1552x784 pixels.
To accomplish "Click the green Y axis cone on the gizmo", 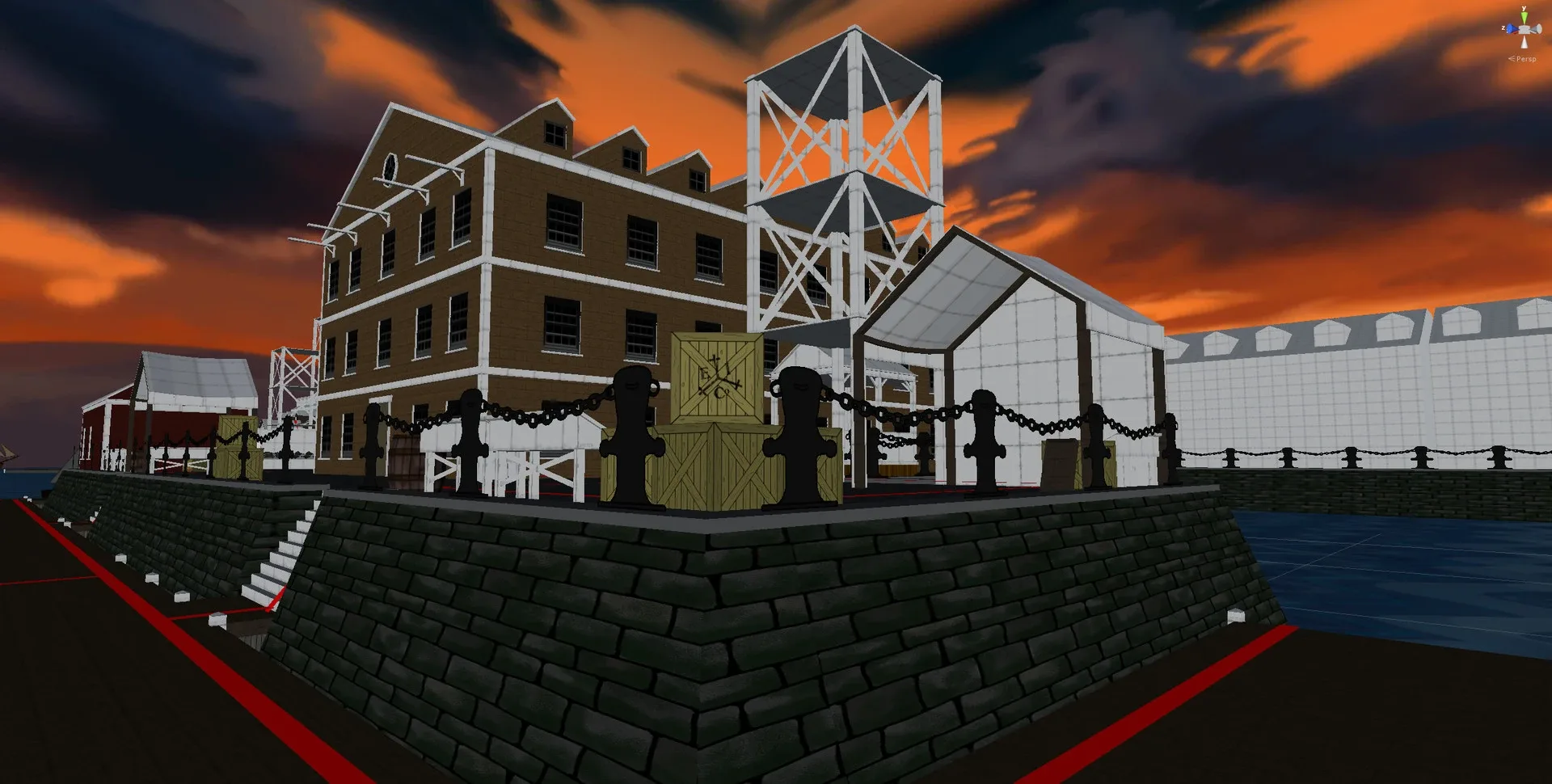I will pyautogui.click(x=1524, y=16).
